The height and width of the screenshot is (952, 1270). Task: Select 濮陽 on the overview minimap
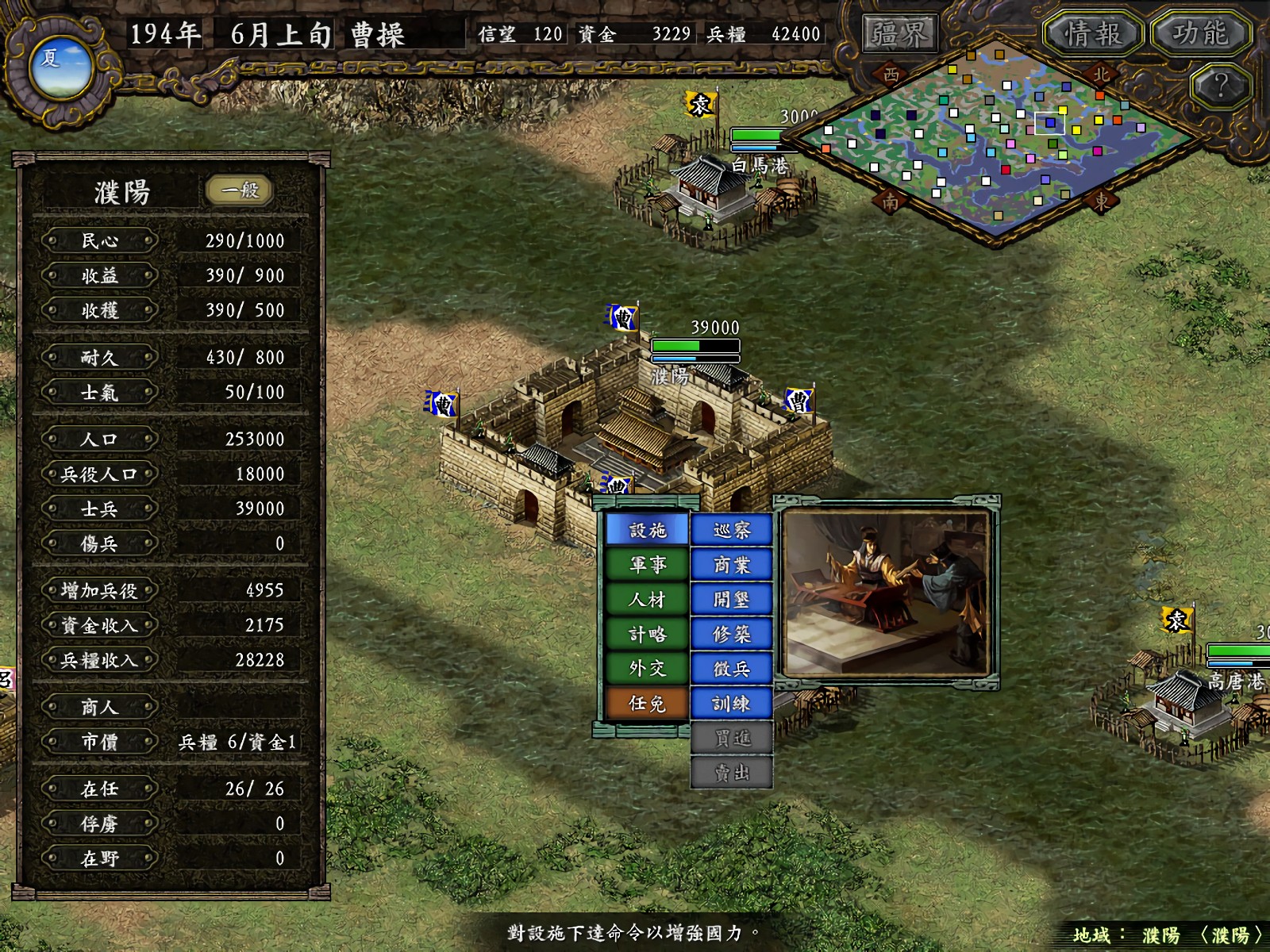pos(1049,124)
